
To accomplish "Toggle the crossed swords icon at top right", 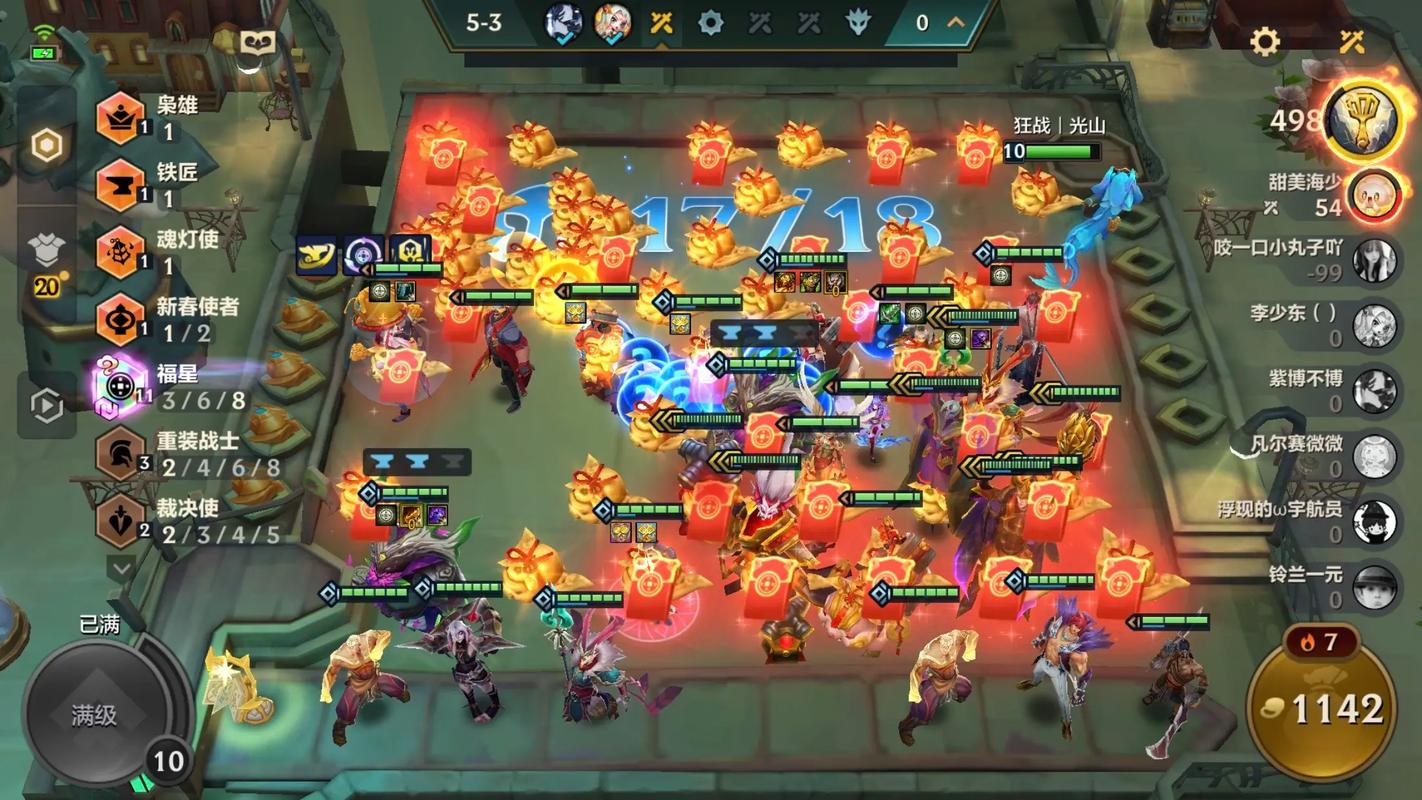I will [1352, 42].
